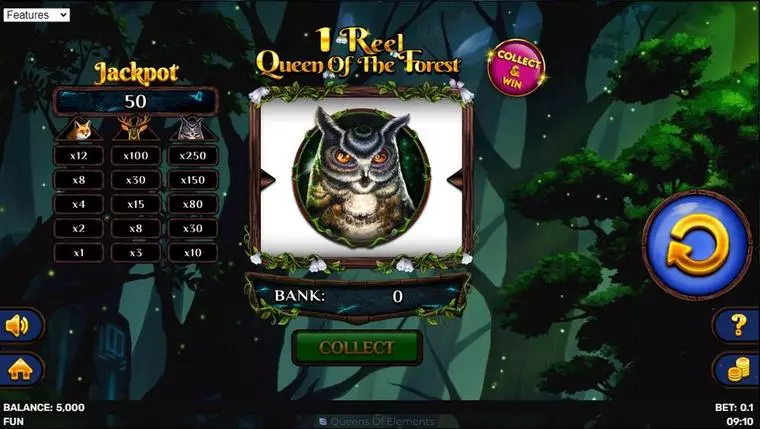Go to the home screen
The width and height of the screenshot is (760, 429).
click(20, 369)
